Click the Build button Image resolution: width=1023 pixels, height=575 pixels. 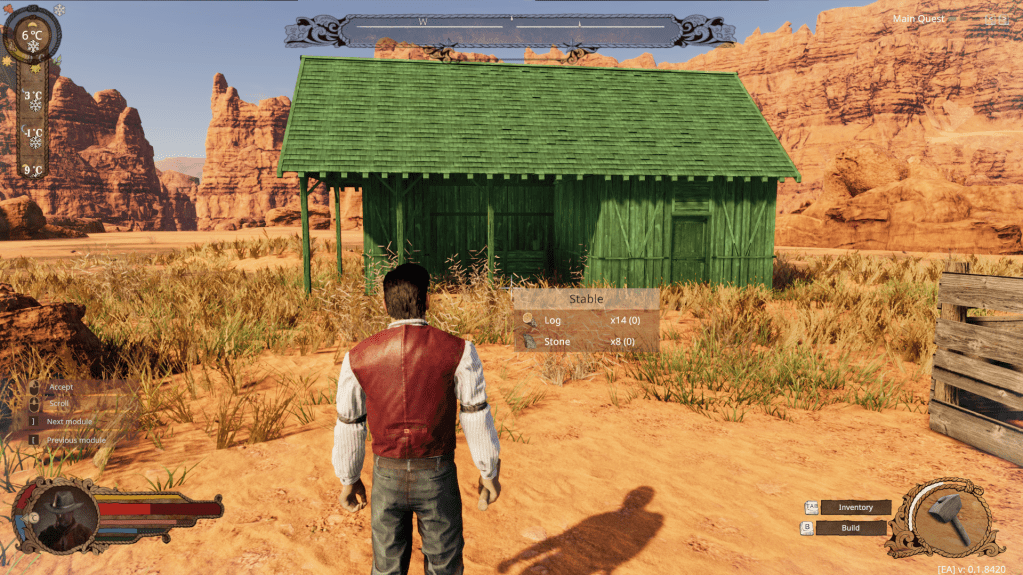coord(850,527)
